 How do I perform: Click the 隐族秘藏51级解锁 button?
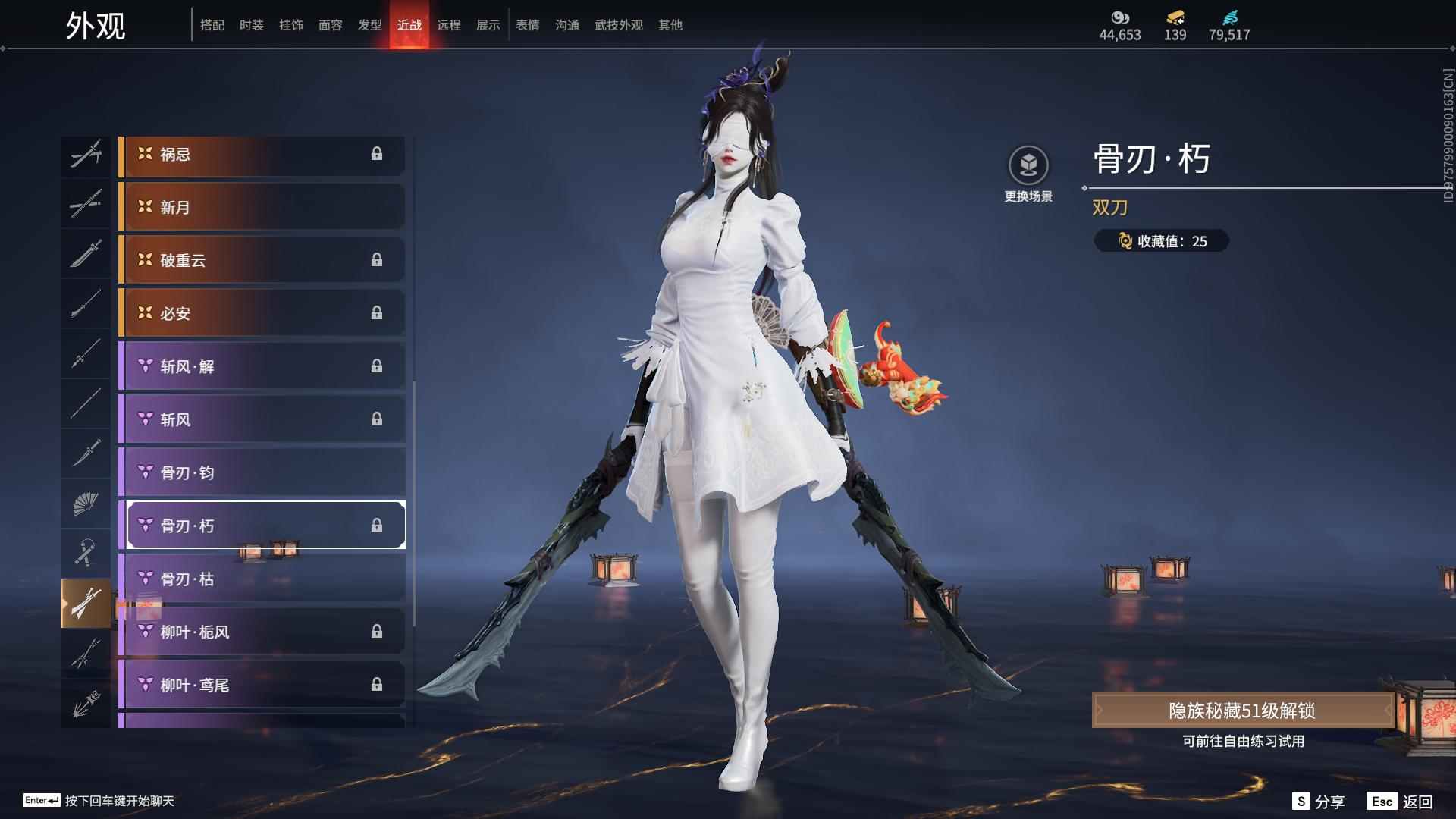coord(1242,711)
